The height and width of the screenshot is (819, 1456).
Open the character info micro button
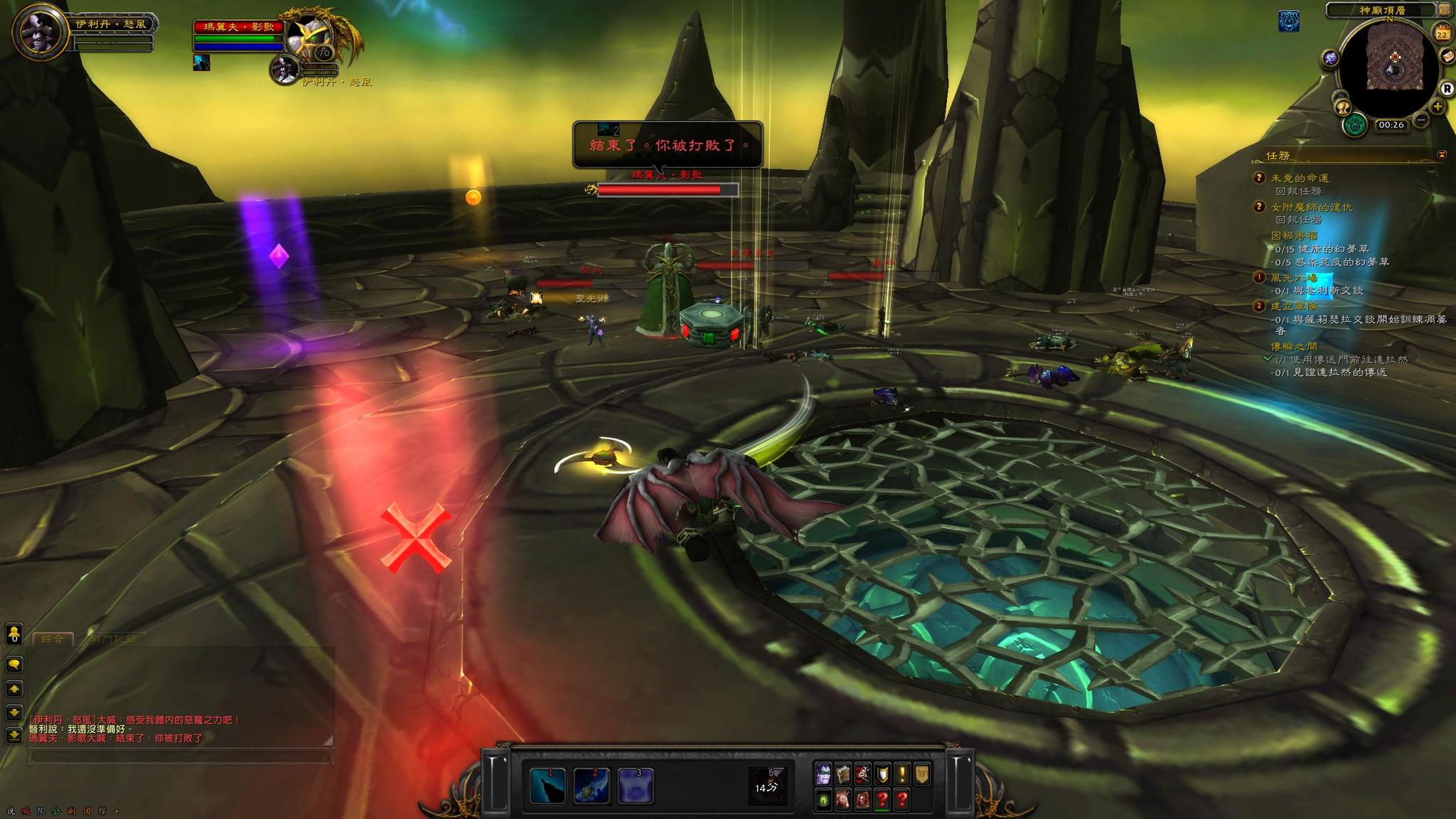(823, 774)
